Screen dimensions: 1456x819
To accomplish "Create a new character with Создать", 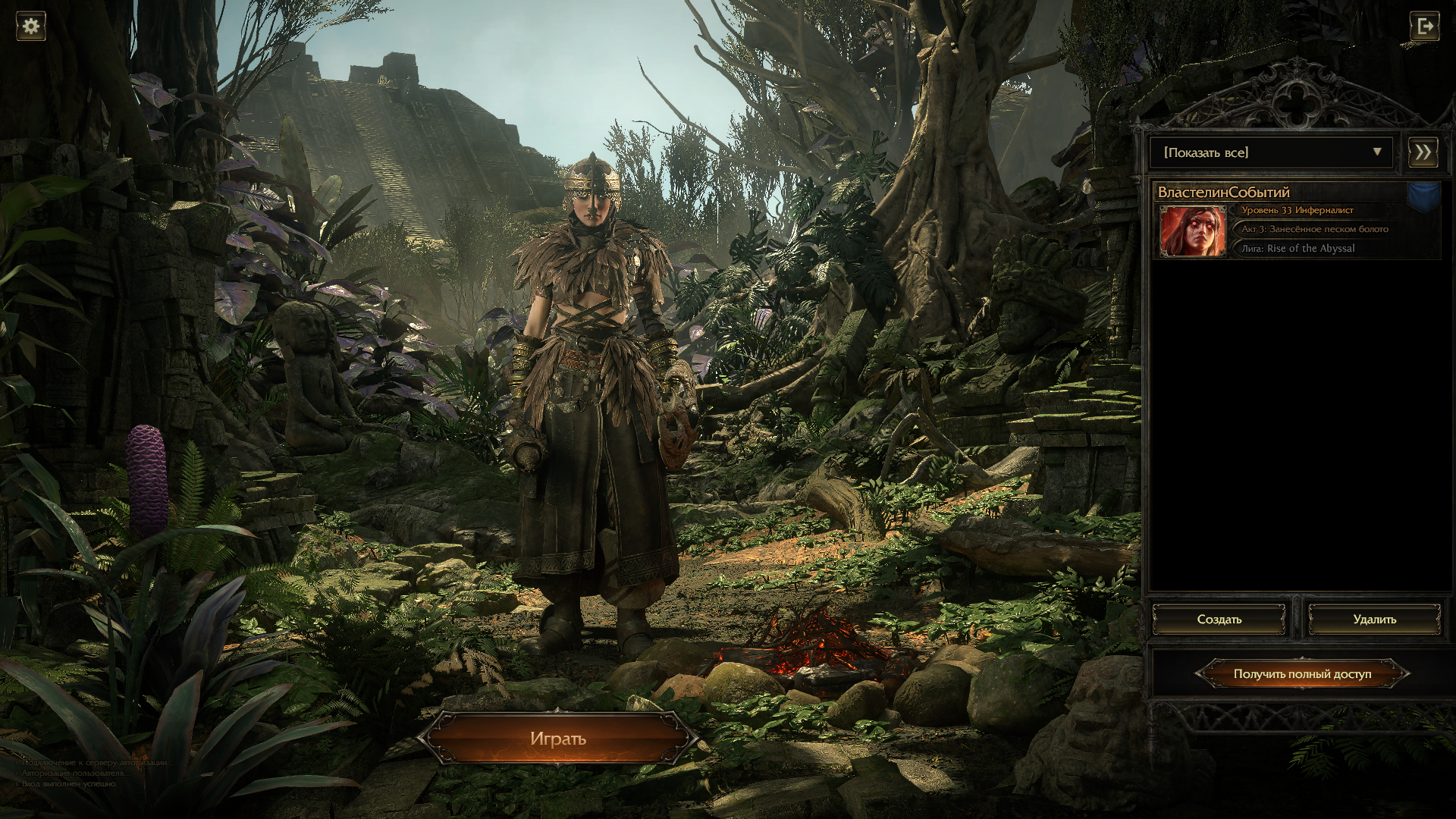I will coord(1219,620).
